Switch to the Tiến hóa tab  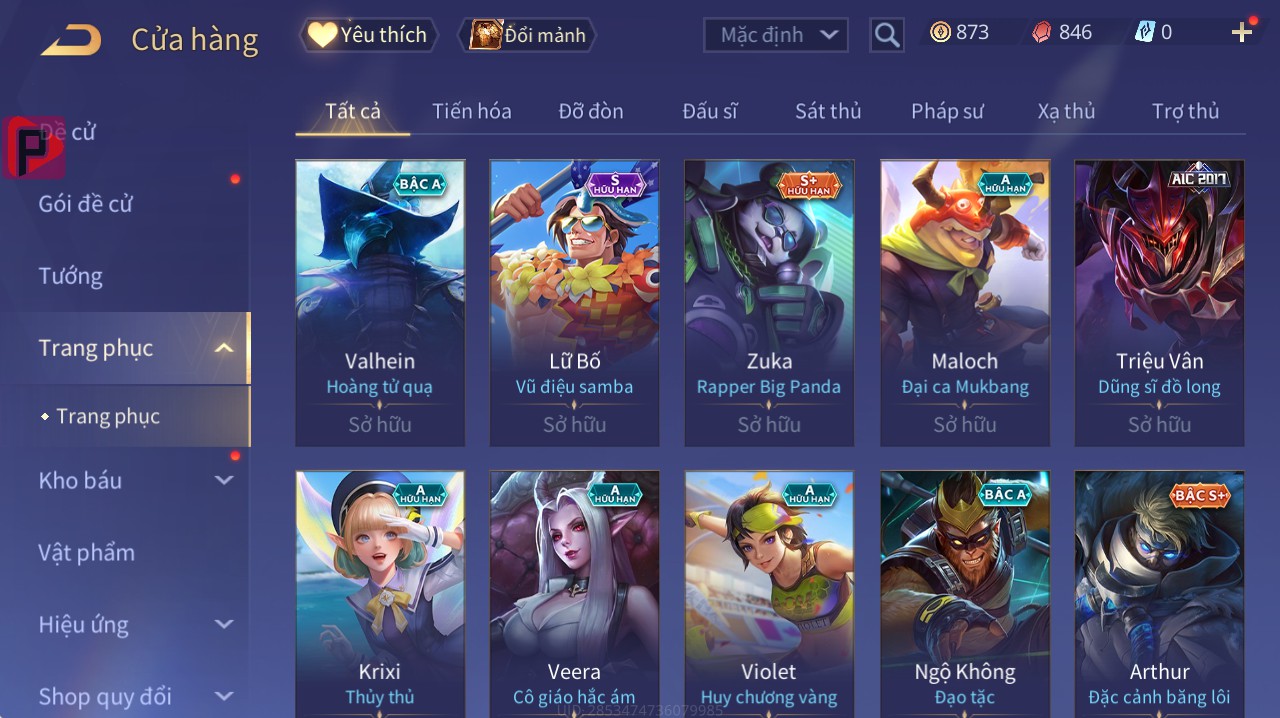[471, 111]
